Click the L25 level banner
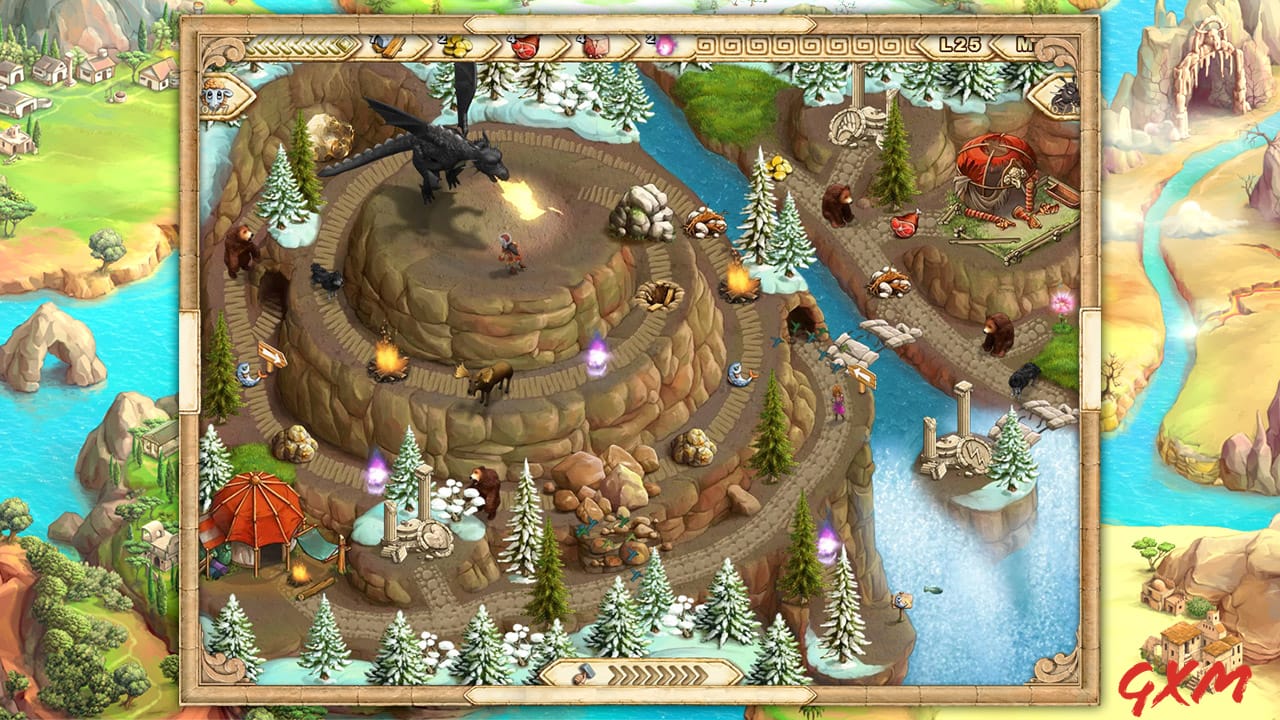 point(962,44)
